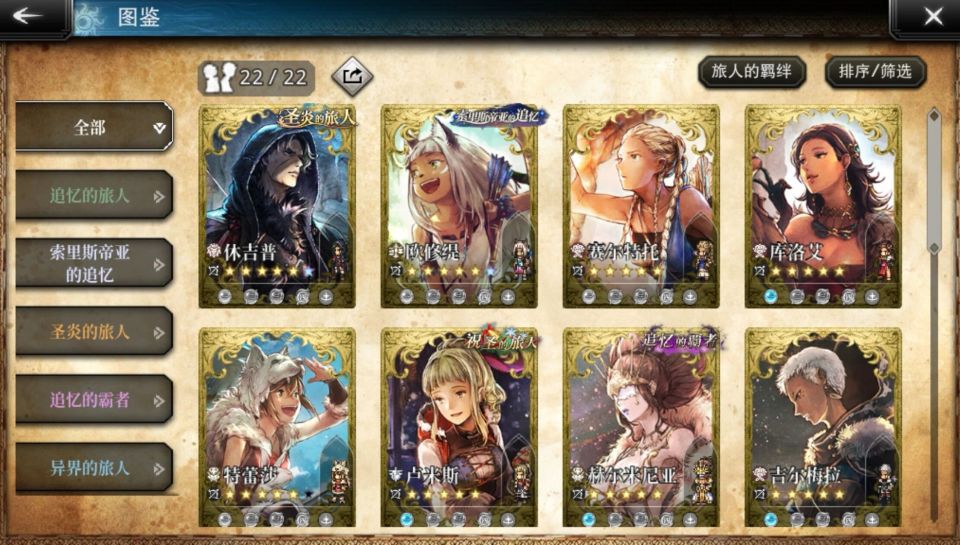The image size is (960, 545).
Task: Switch to 索里斯帝亚的追忆 category
Action: click(94, 263)
